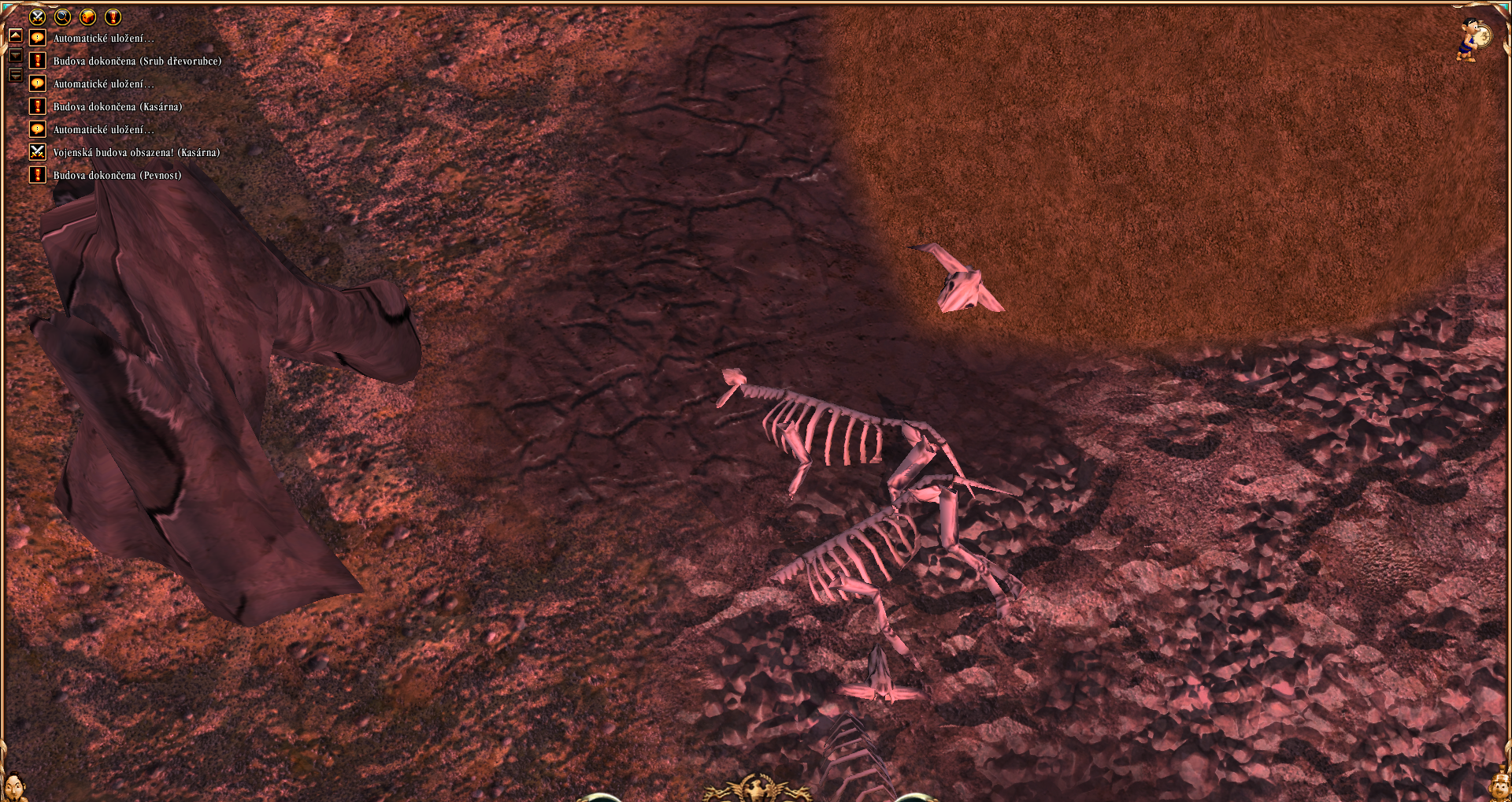The width and height of the screenshot is (1512, 802).
Task: Jump to the newest message with bottom arrow
Action: click(15, 76)
